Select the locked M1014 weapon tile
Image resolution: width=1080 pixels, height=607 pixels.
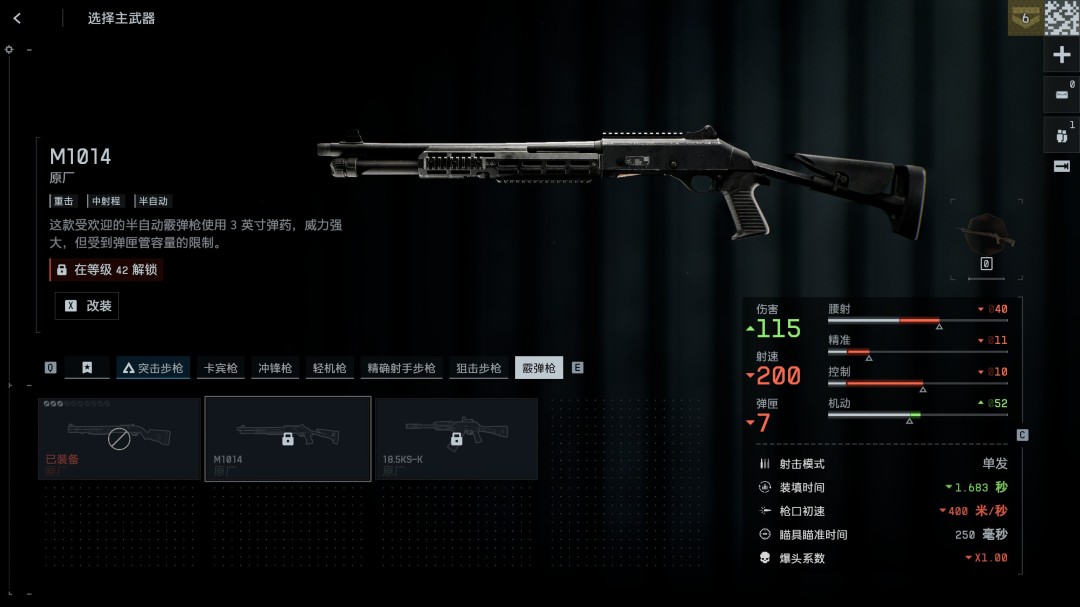click(288, 439)
